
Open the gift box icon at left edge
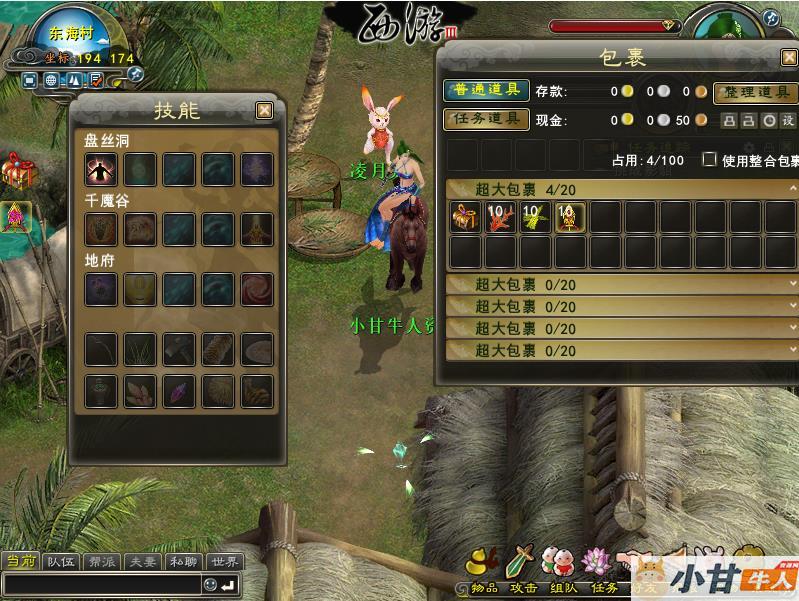pos(17,174)
